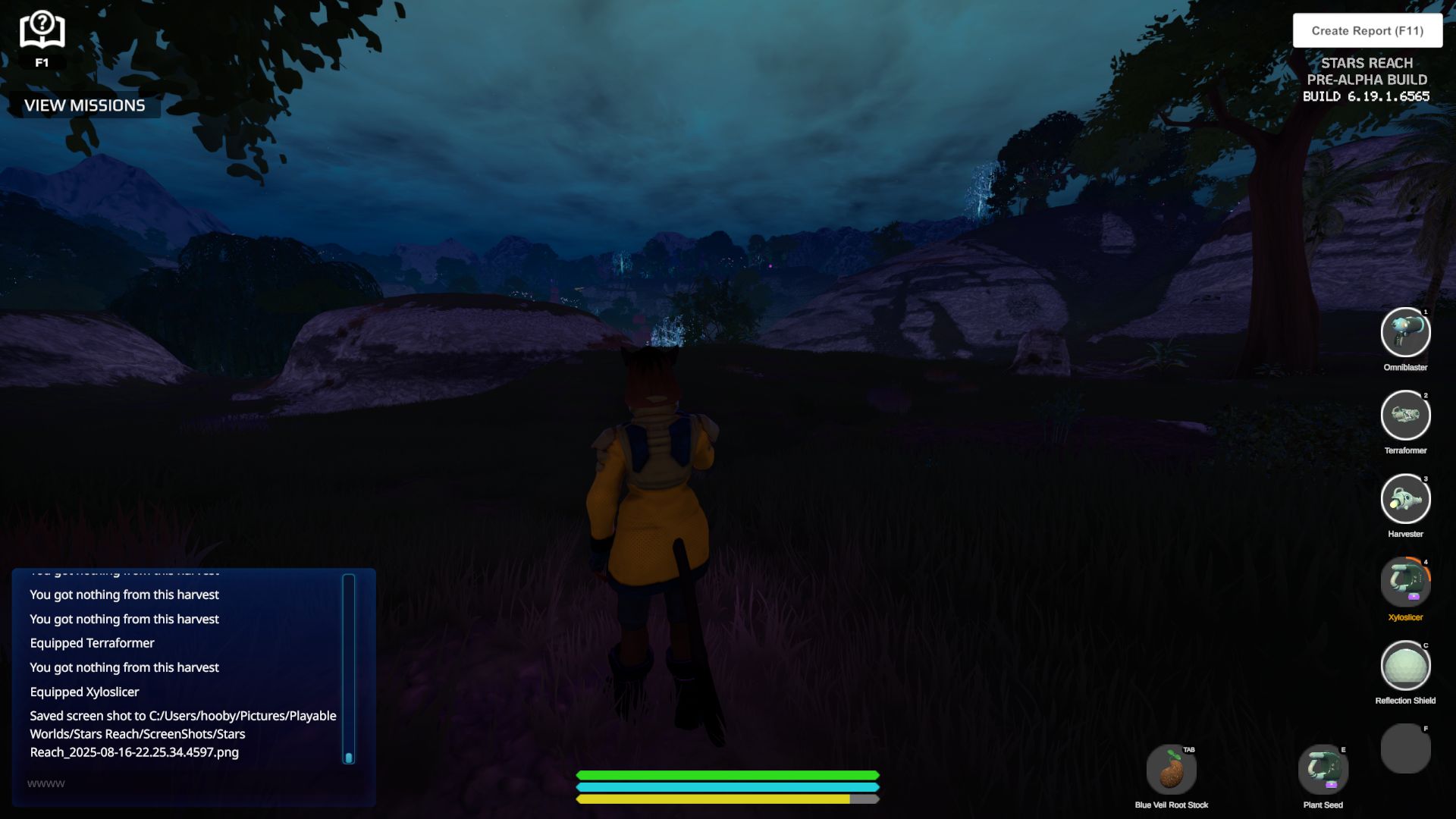Activate the Reflection Shield ability

[x=1405, y=666]
